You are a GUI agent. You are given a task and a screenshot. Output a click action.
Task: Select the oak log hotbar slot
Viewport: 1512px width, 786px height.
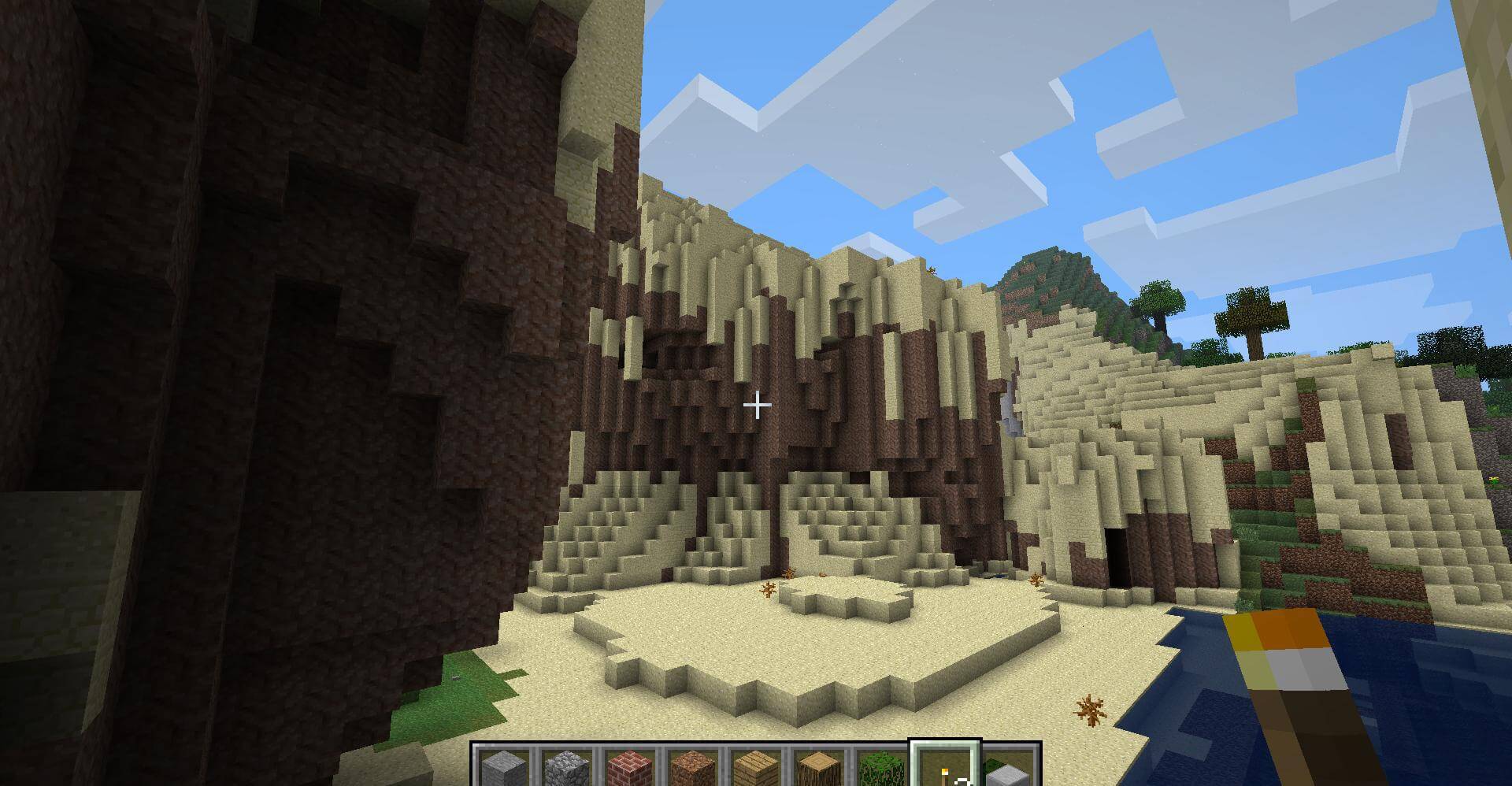pyautogui.click(x=818, y=769)
